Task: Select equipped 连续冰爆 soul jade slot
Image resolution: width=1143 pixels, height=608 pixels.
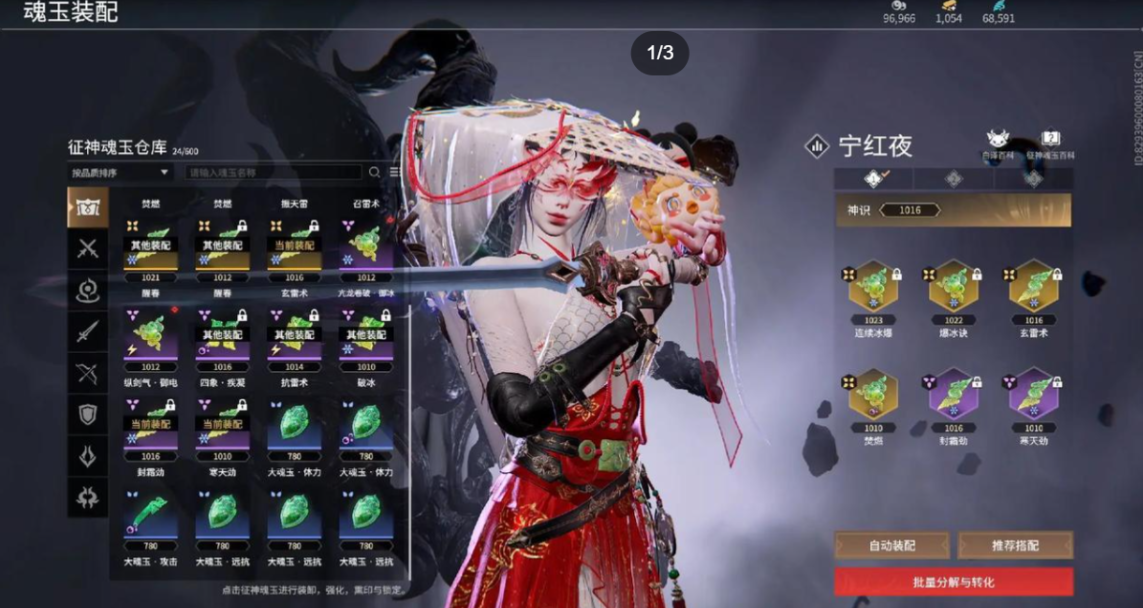Action: tap(873, 288)
